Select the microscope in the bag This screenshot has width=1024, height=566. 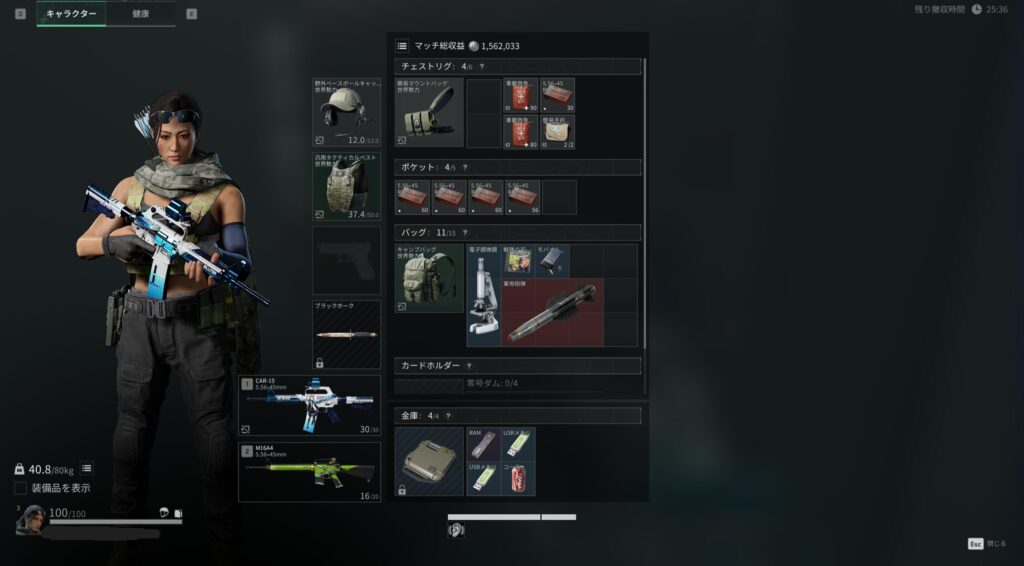click(x=483, y=295)
